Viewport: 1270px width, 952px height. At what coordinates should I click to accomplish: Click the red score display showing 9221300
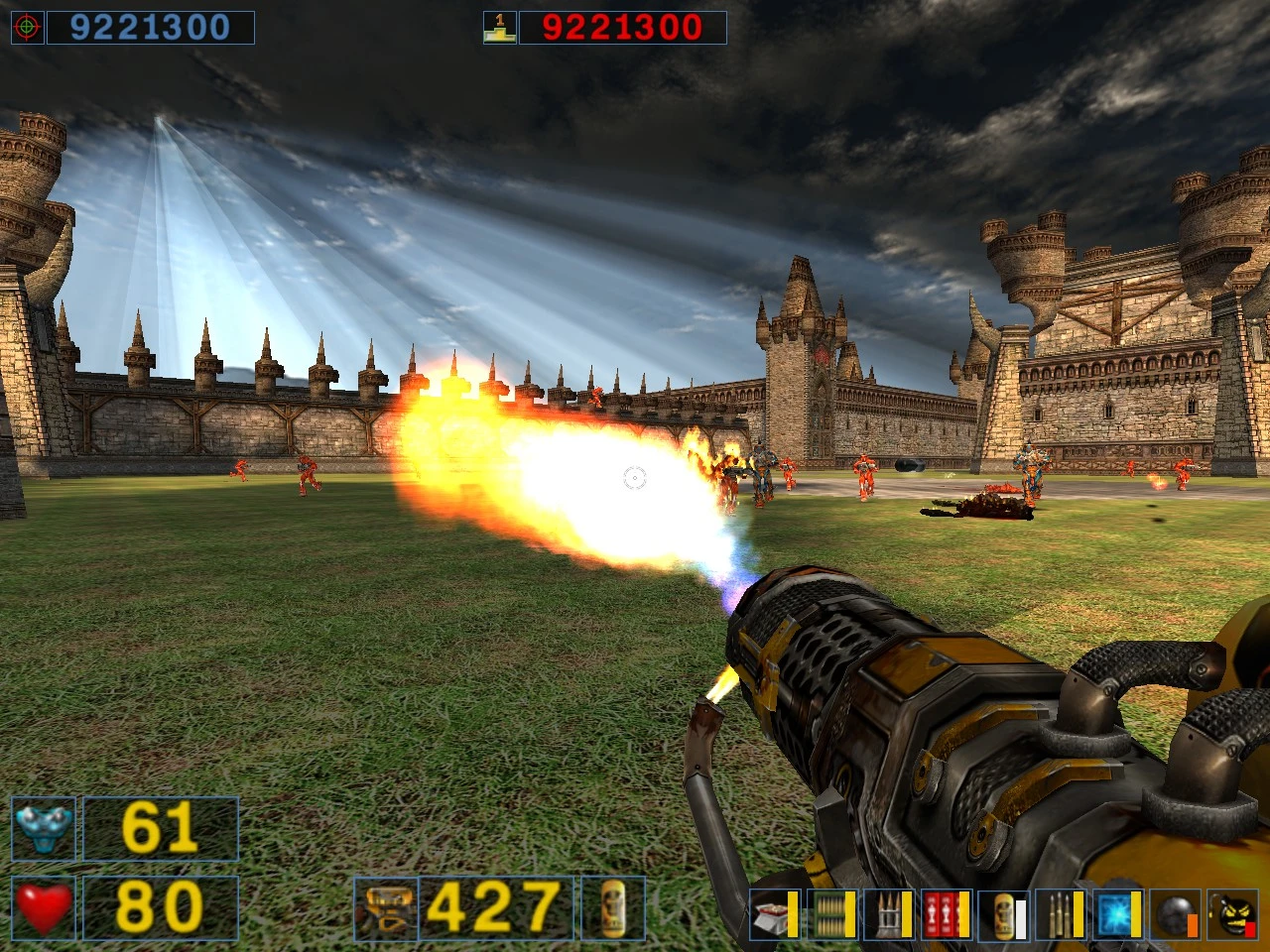coord(625,27)
